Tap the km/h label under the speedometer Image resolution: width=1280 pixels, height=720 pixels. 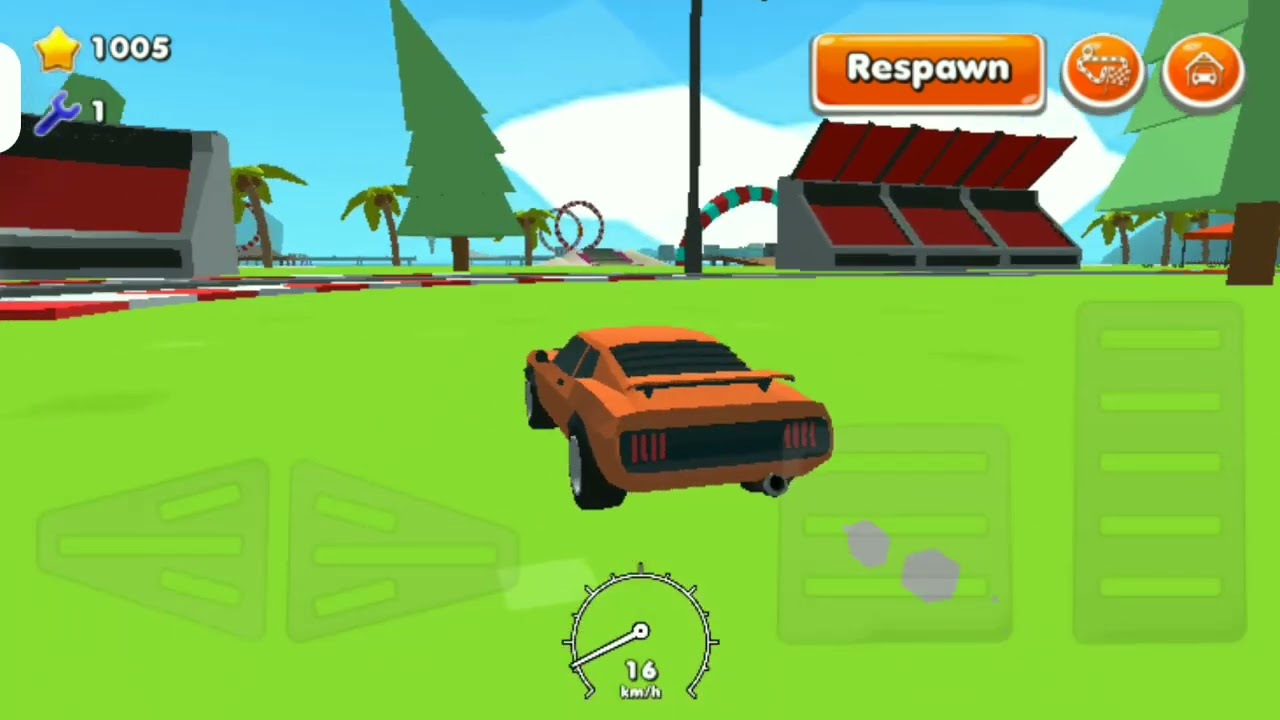point(641,691)
